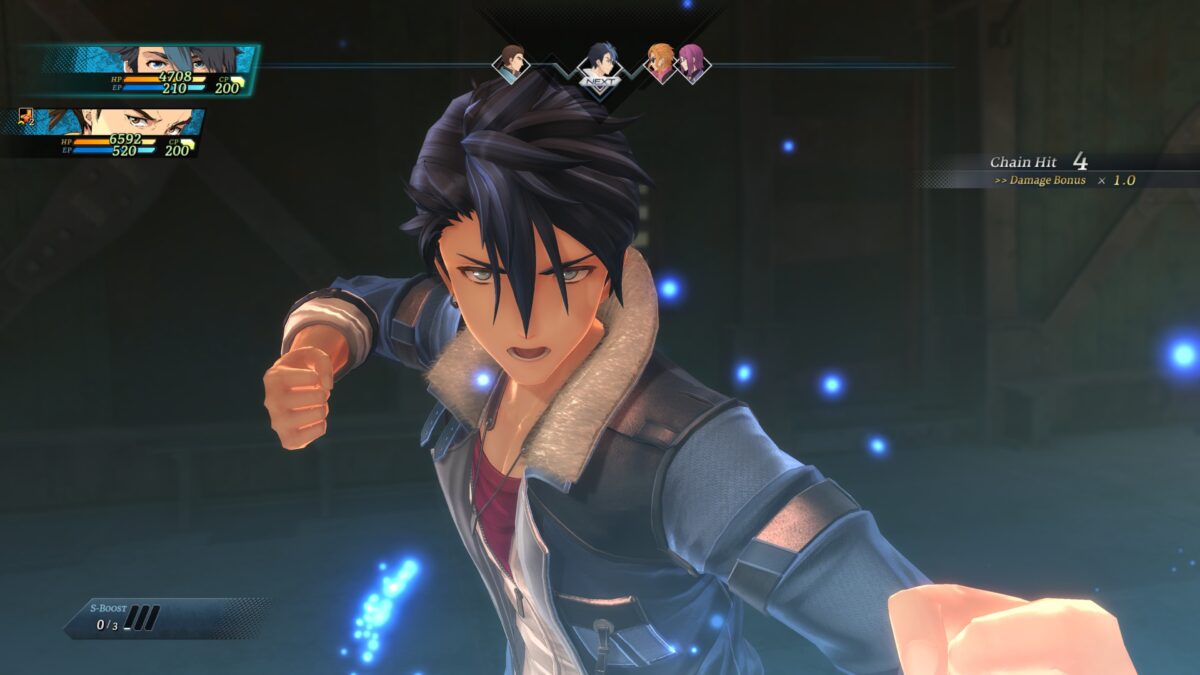The height and width of the screenshot is (675, 1200).
Task: Select the orange-haired character turn icon
Action: click(659, 61)
